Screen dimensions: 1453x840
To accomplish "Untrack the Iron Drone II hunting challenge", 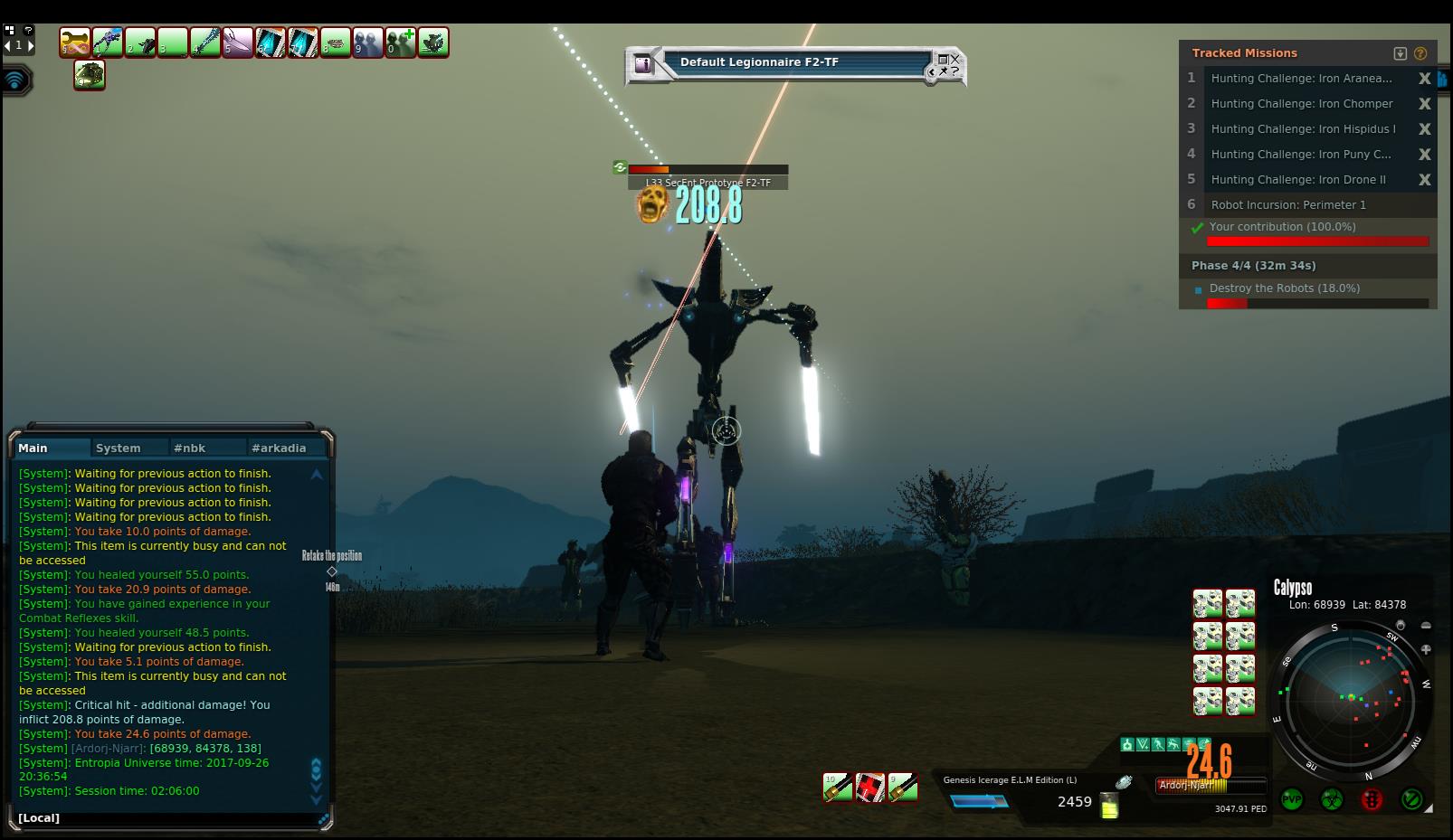I will (x=1424, y=180).
